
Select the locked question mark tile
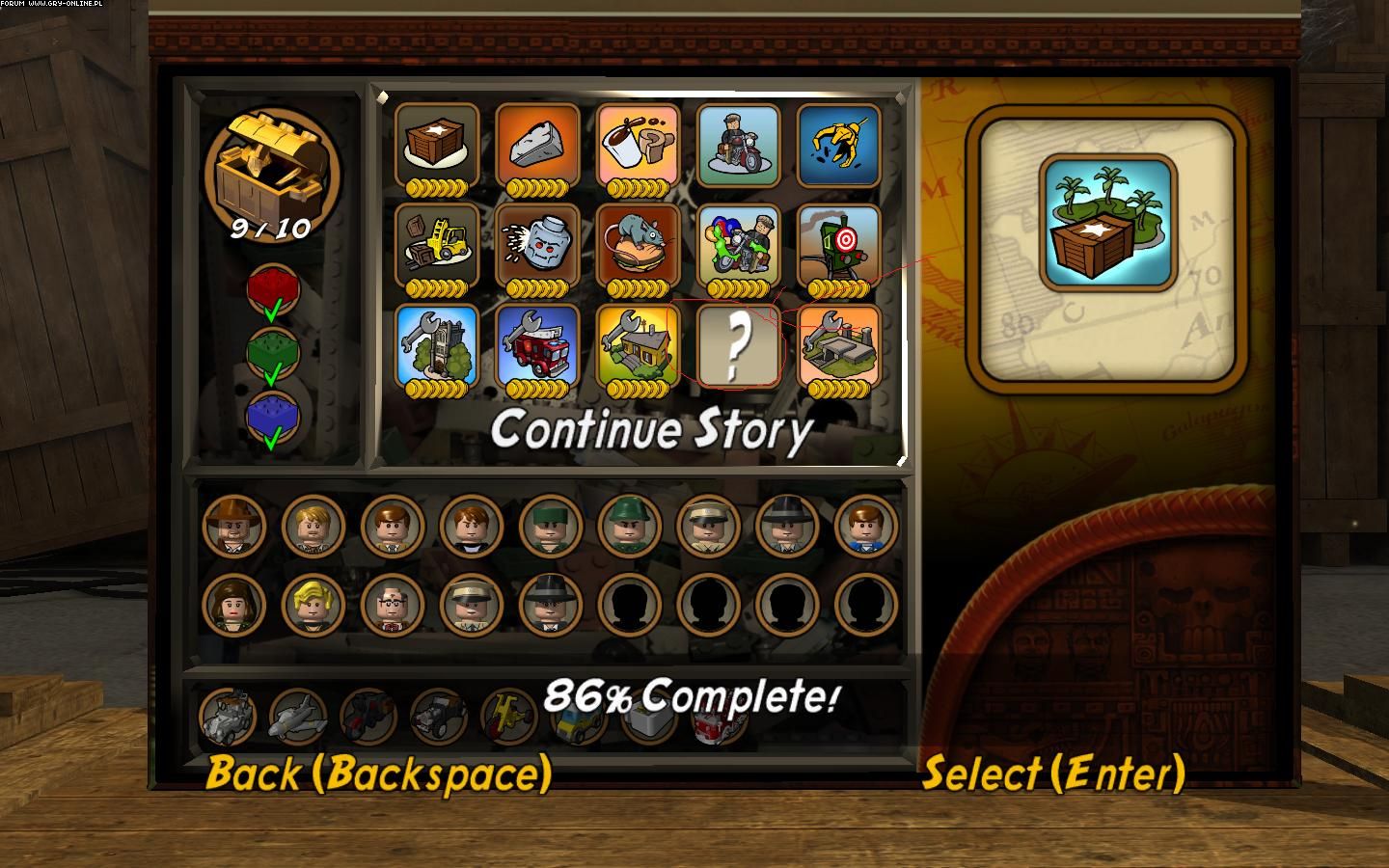pyautogui.click(x=738, y=345)
